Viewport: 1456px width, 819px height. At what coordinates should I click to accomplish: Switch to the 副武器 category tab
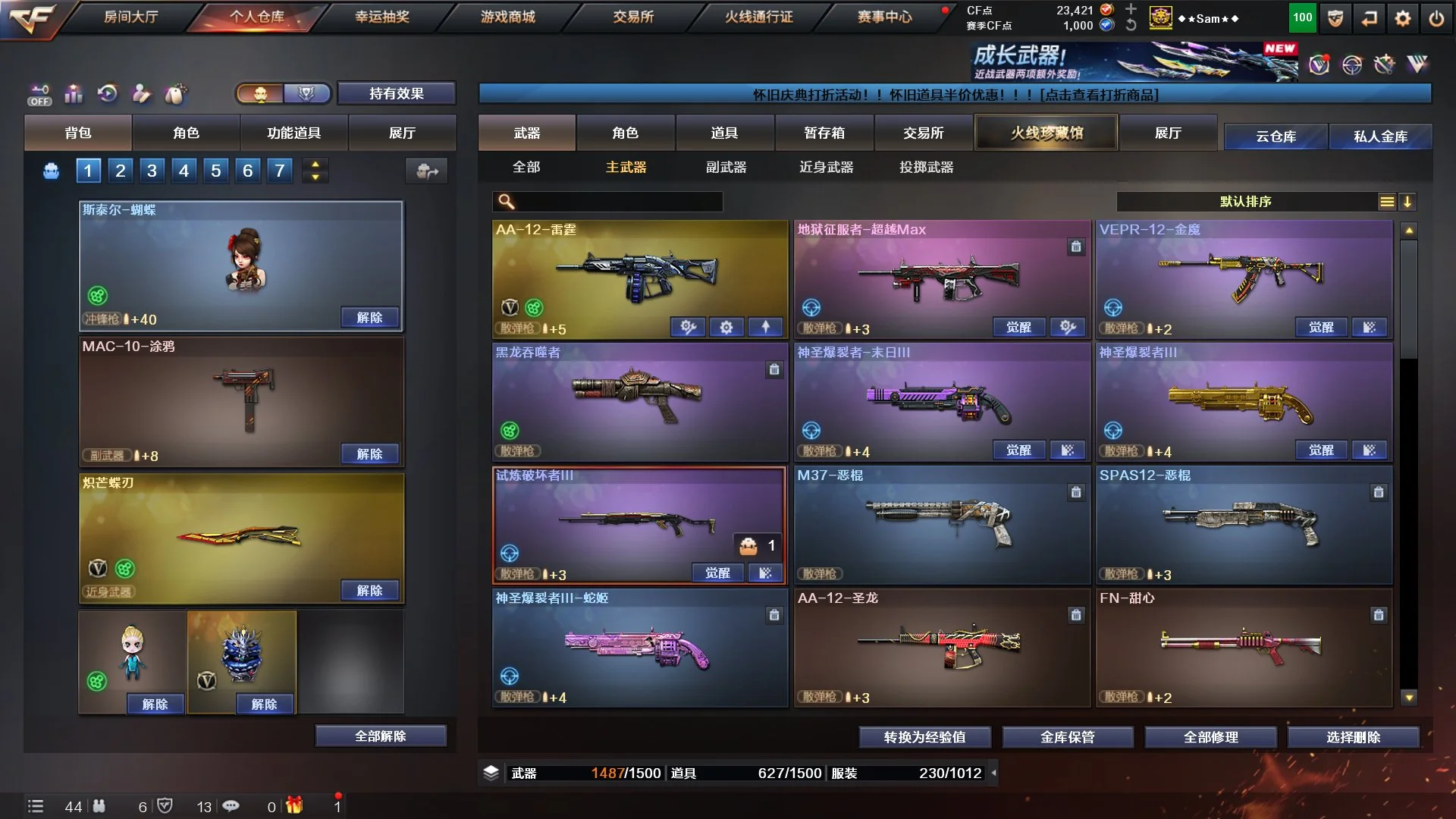(x=726, y=167)
